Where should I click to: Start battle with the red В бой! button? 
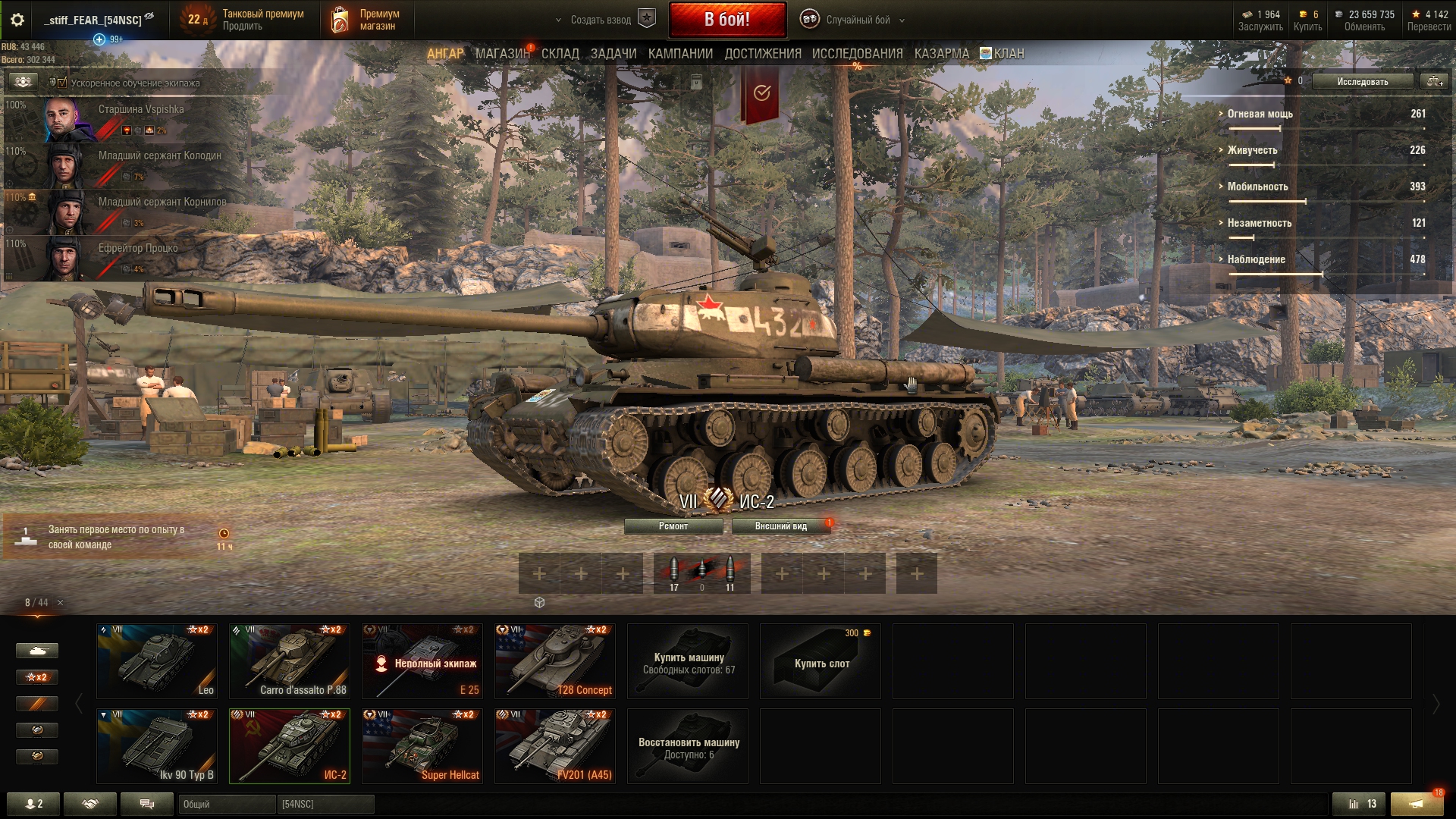click(726, 20)
